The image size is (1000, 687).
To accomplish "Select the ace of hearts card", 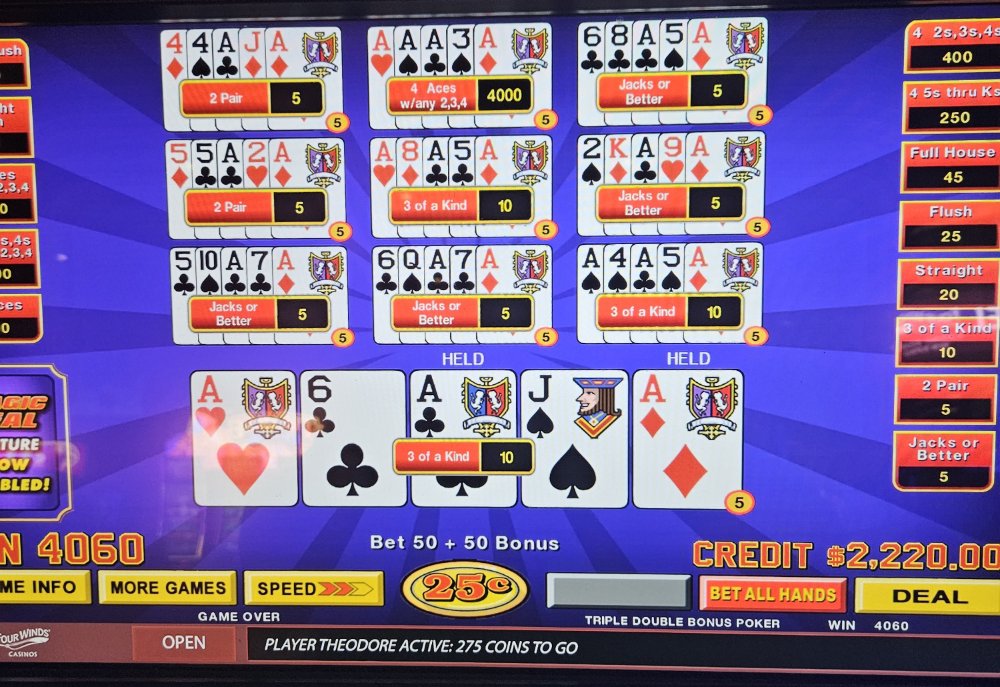I will [244, 438].
